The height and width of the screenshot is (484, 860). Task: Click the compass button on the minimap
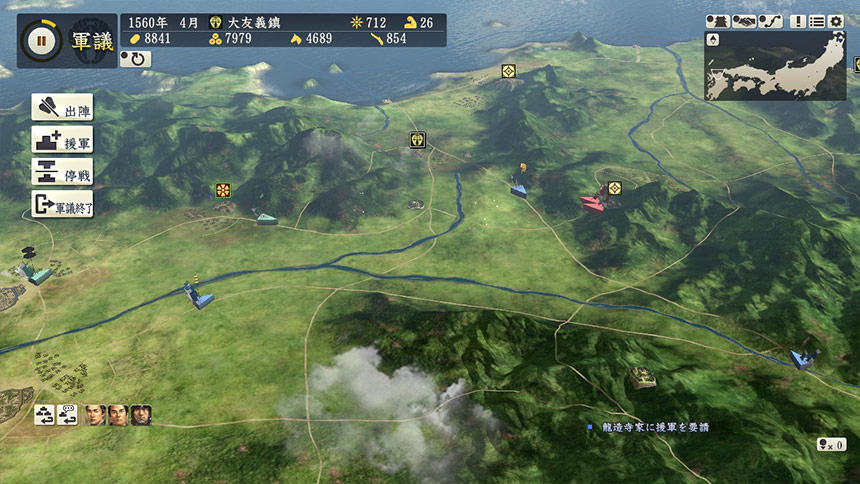coord(713,40)
